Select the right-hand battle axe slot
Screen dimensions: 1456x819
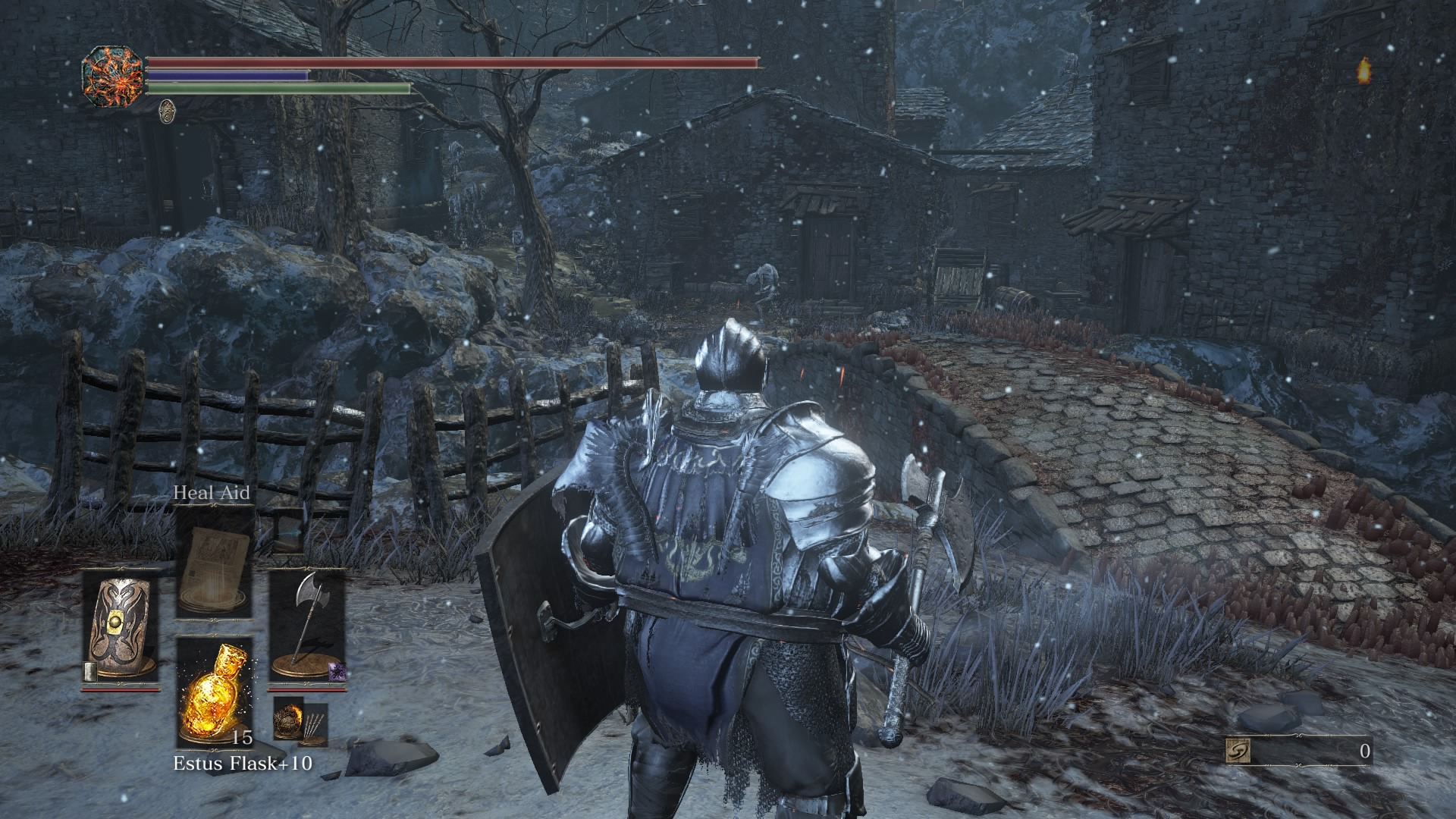pyautogui.click(x=307, y=629)
